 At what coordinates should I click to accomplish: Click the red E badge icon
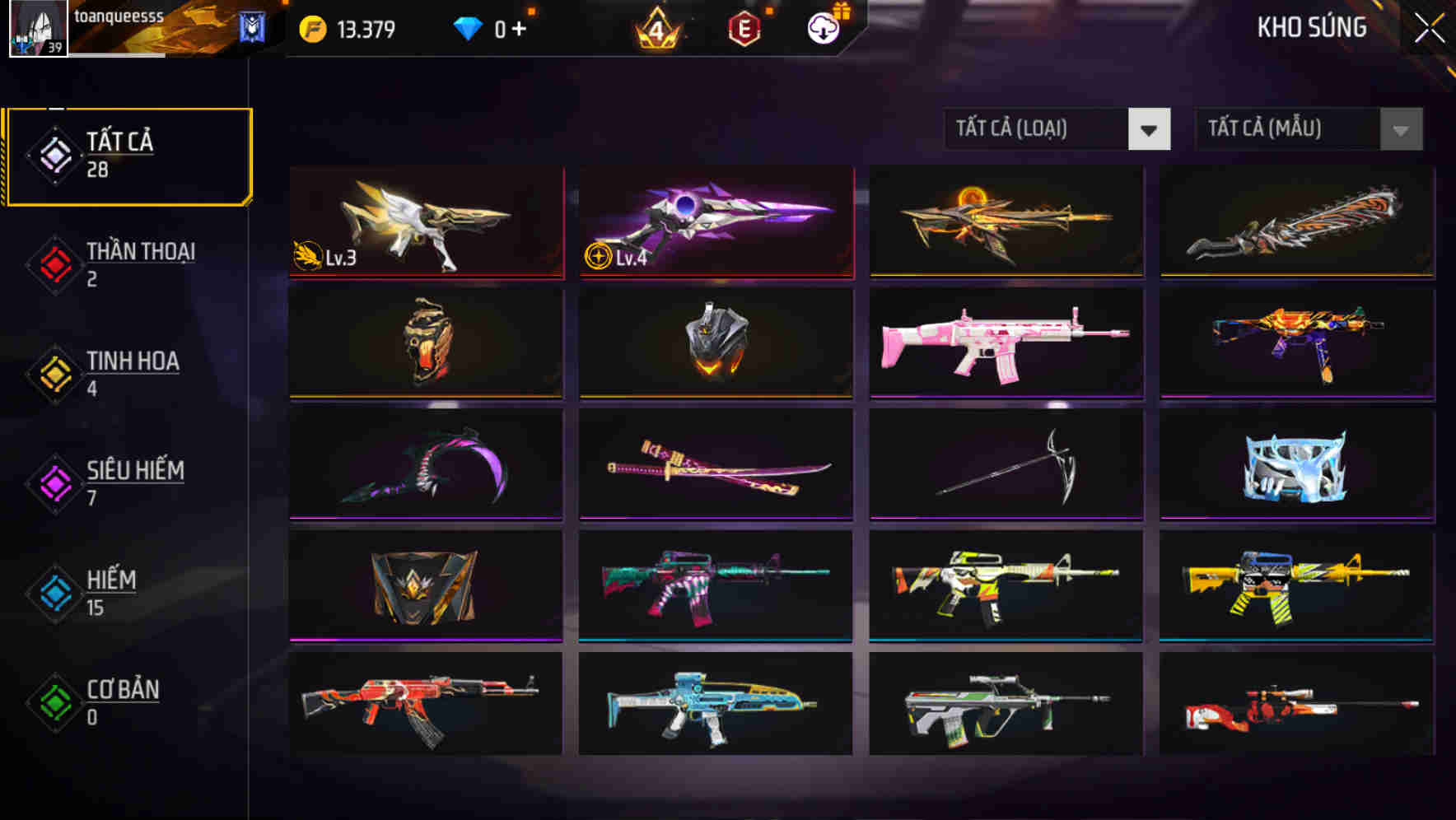tap(744, 27)
